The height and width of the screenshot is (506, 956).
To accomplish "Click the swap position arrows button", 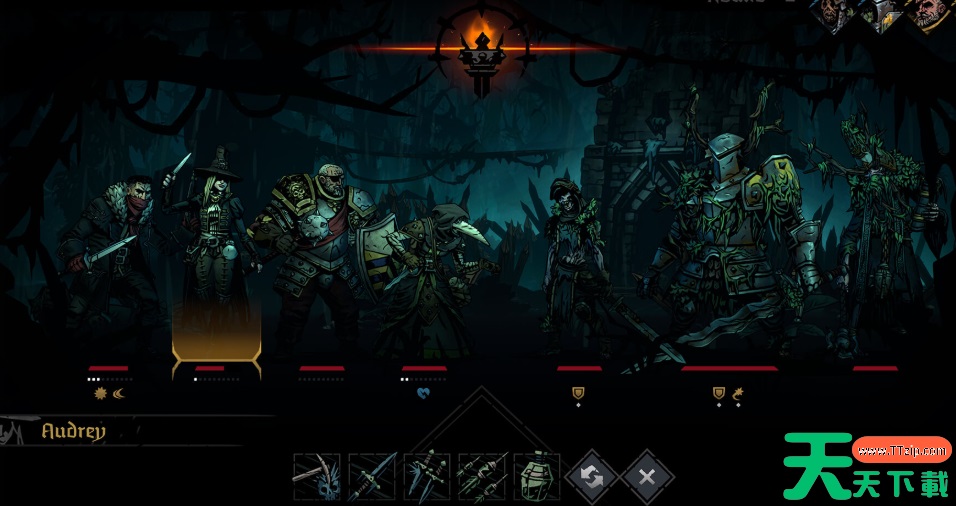I will pos(591,477).
